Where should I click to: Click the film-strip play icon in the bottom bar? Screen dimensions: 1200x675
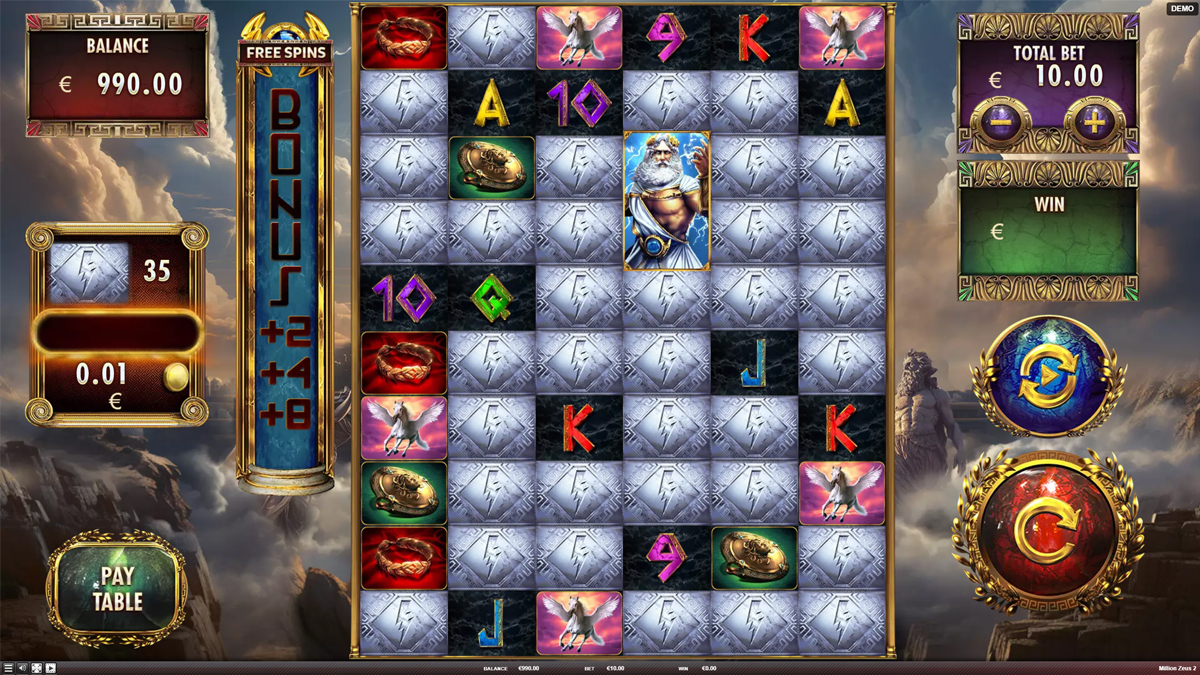(50, 668)
